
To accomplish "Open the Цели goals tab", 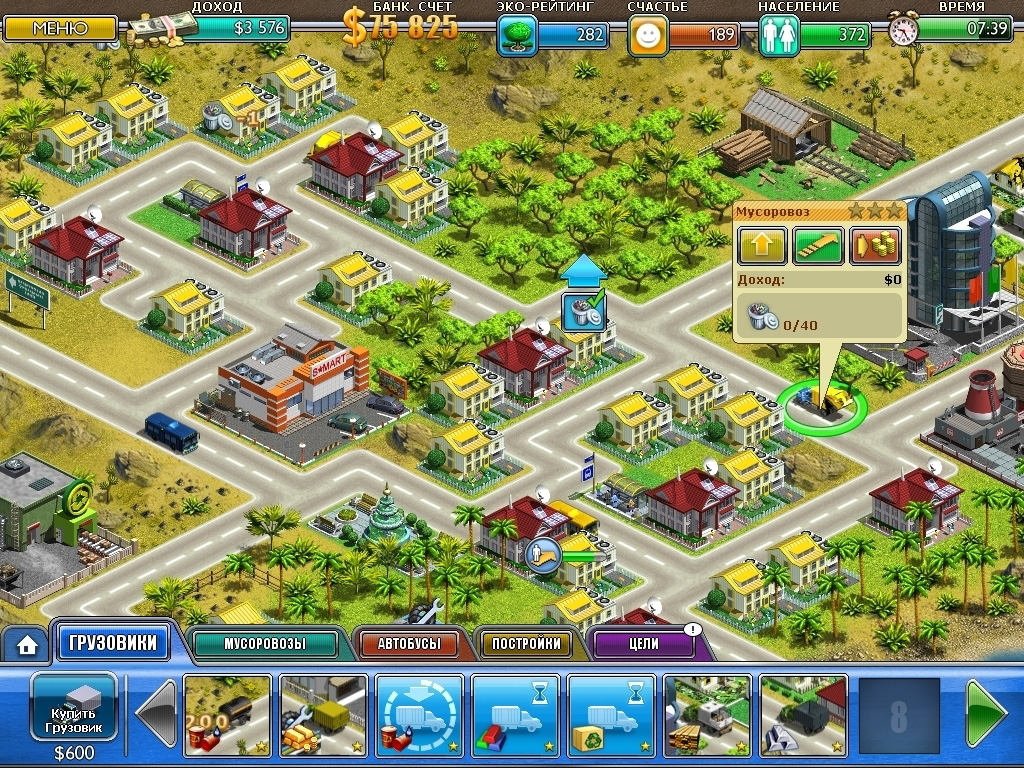I will 647,644.
